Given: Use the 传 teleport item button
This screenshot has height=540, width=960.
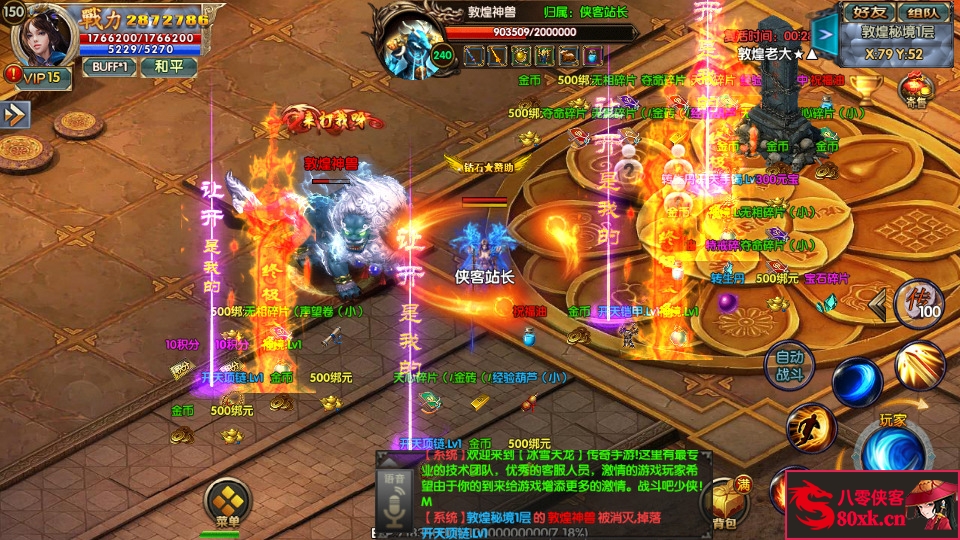Looking at the screenshot, I should [x=918, y=303].
